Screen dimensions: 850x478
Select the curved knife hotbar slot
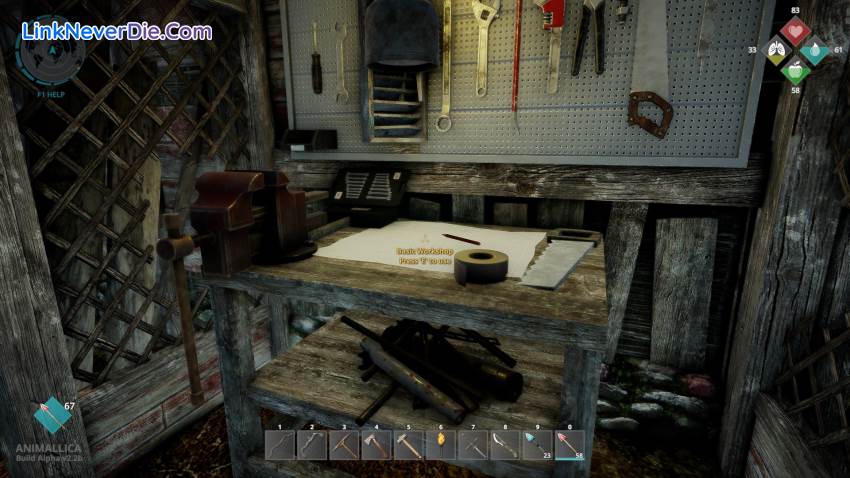pos(505,445)
